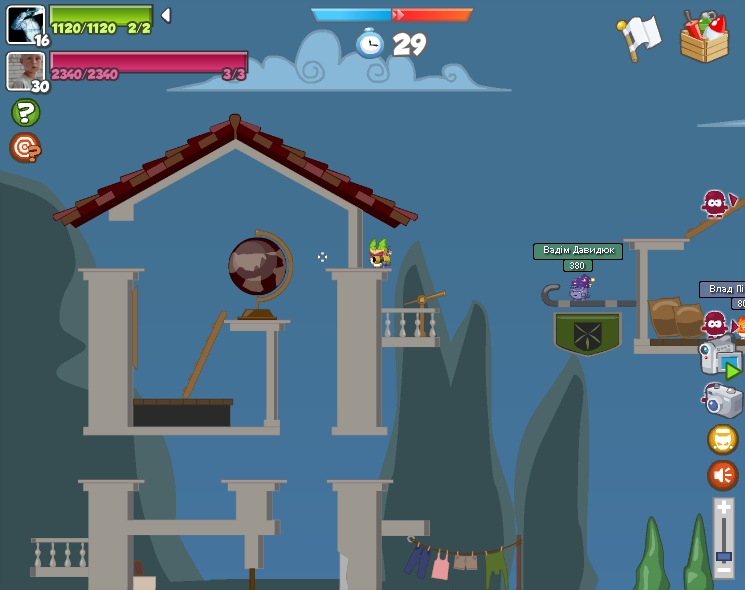The height and width of the screenshot is (590, 745).
Task: Click the orange target hint button
Action: point(25,148)
